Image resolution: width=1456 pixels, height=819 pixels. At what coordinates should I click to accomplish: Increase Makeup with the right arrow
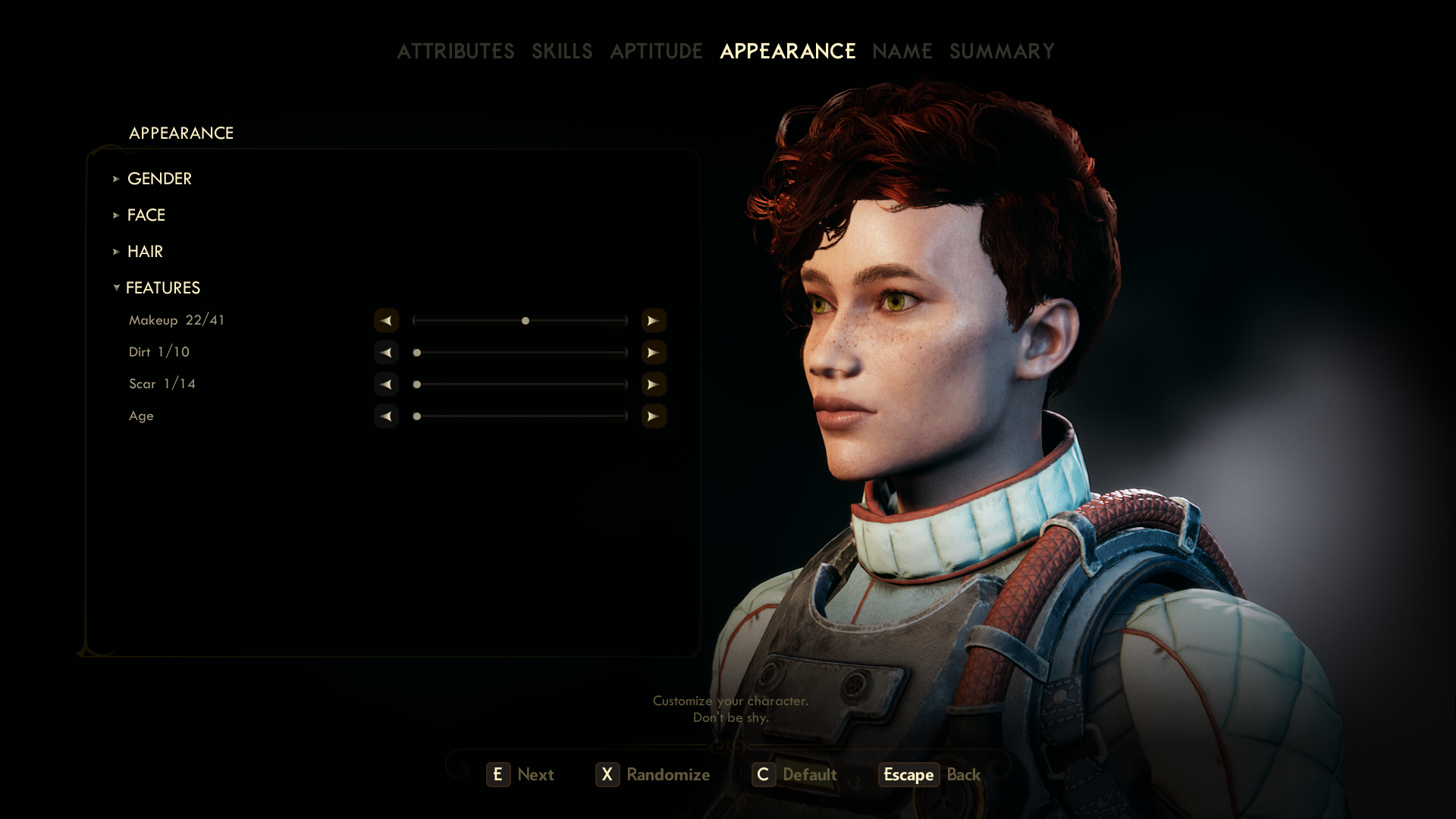point(653,321)
